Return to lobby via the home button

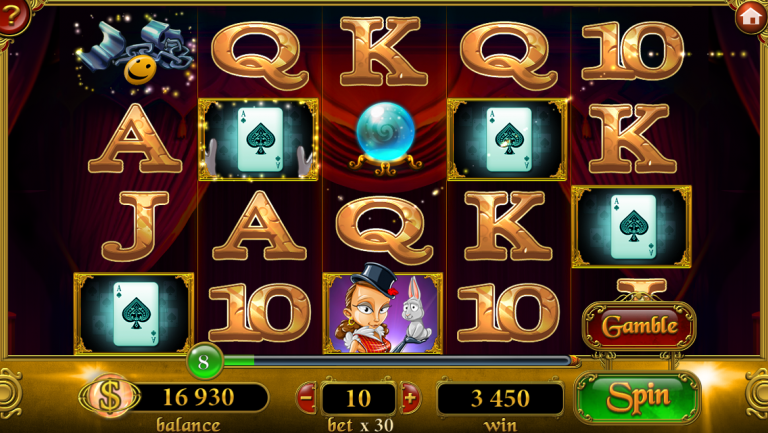751,16
